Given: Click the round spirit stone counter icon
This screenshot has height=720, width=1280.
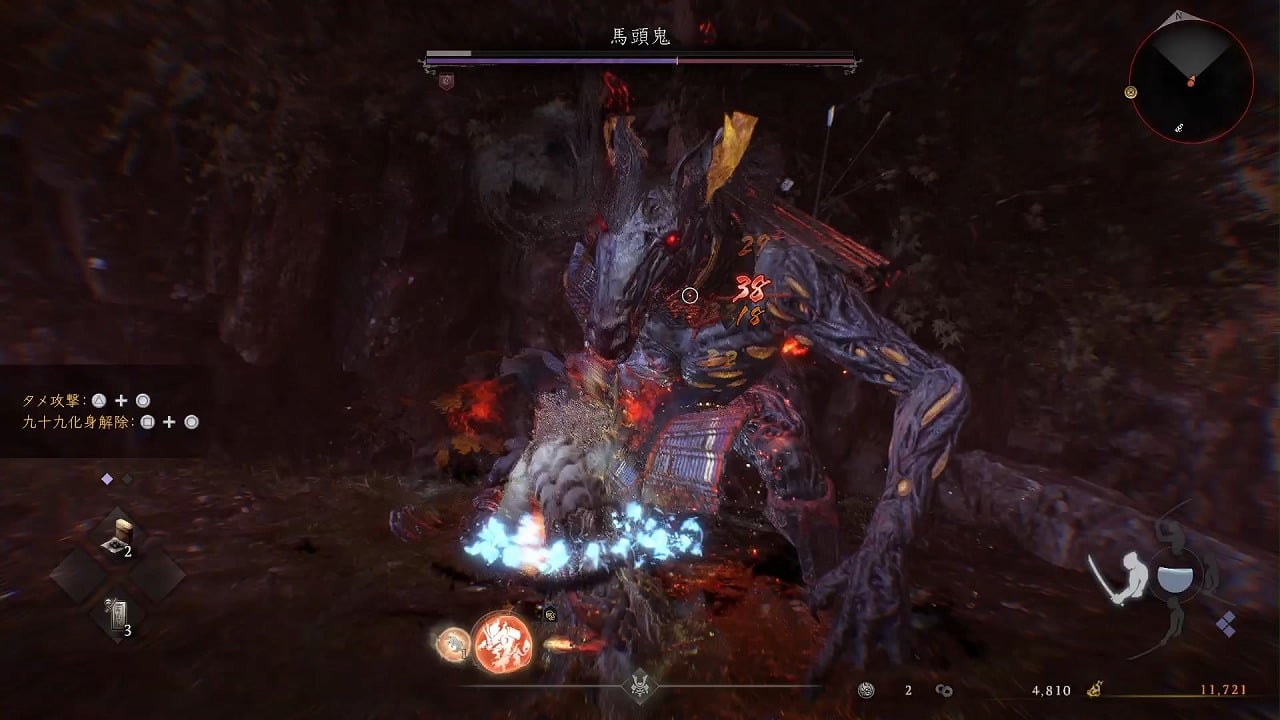Looking at the screenshot, I should click(866, 690).
